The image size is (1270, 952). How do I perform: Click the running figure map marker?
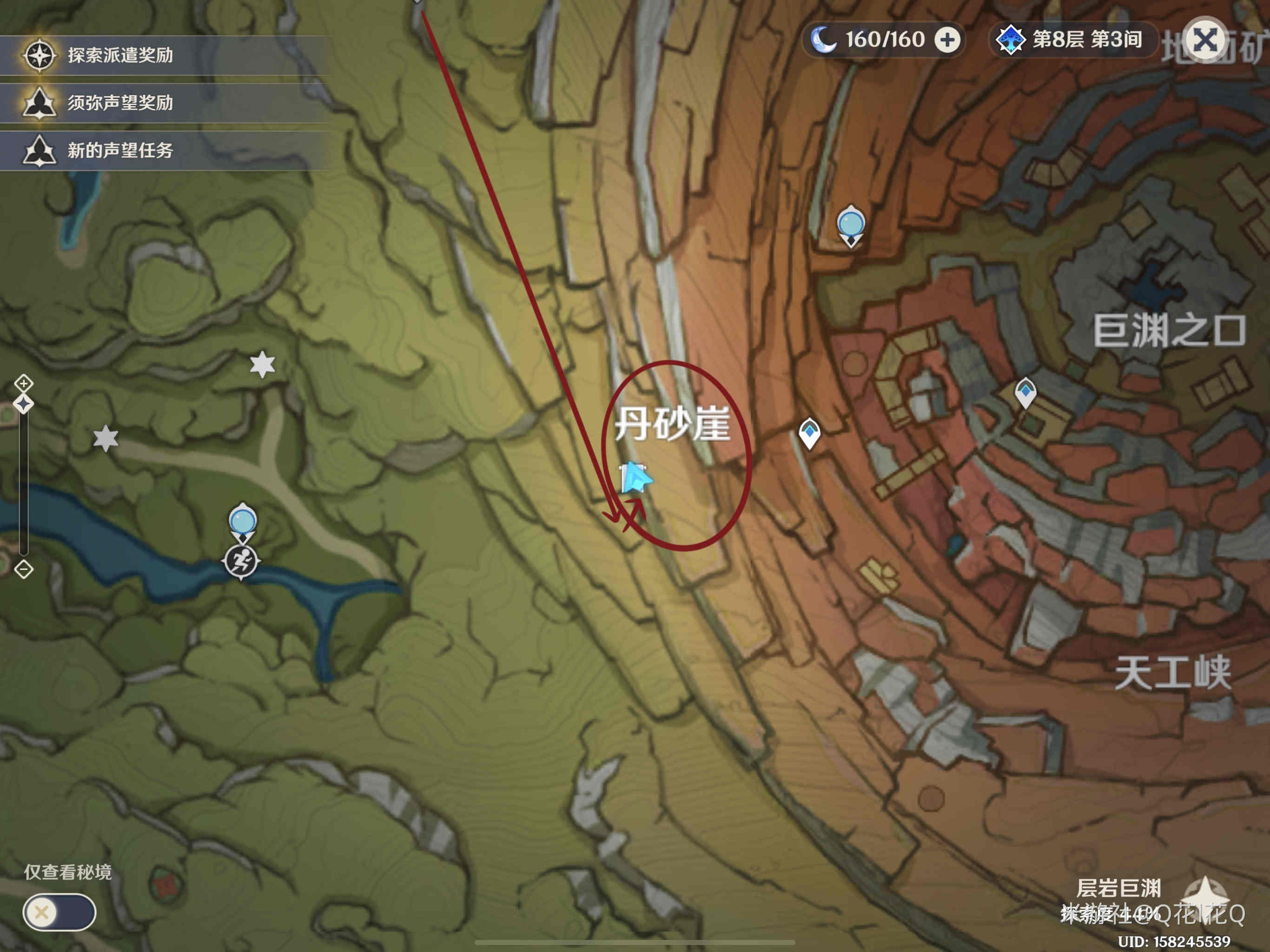(x=241, y=561)
